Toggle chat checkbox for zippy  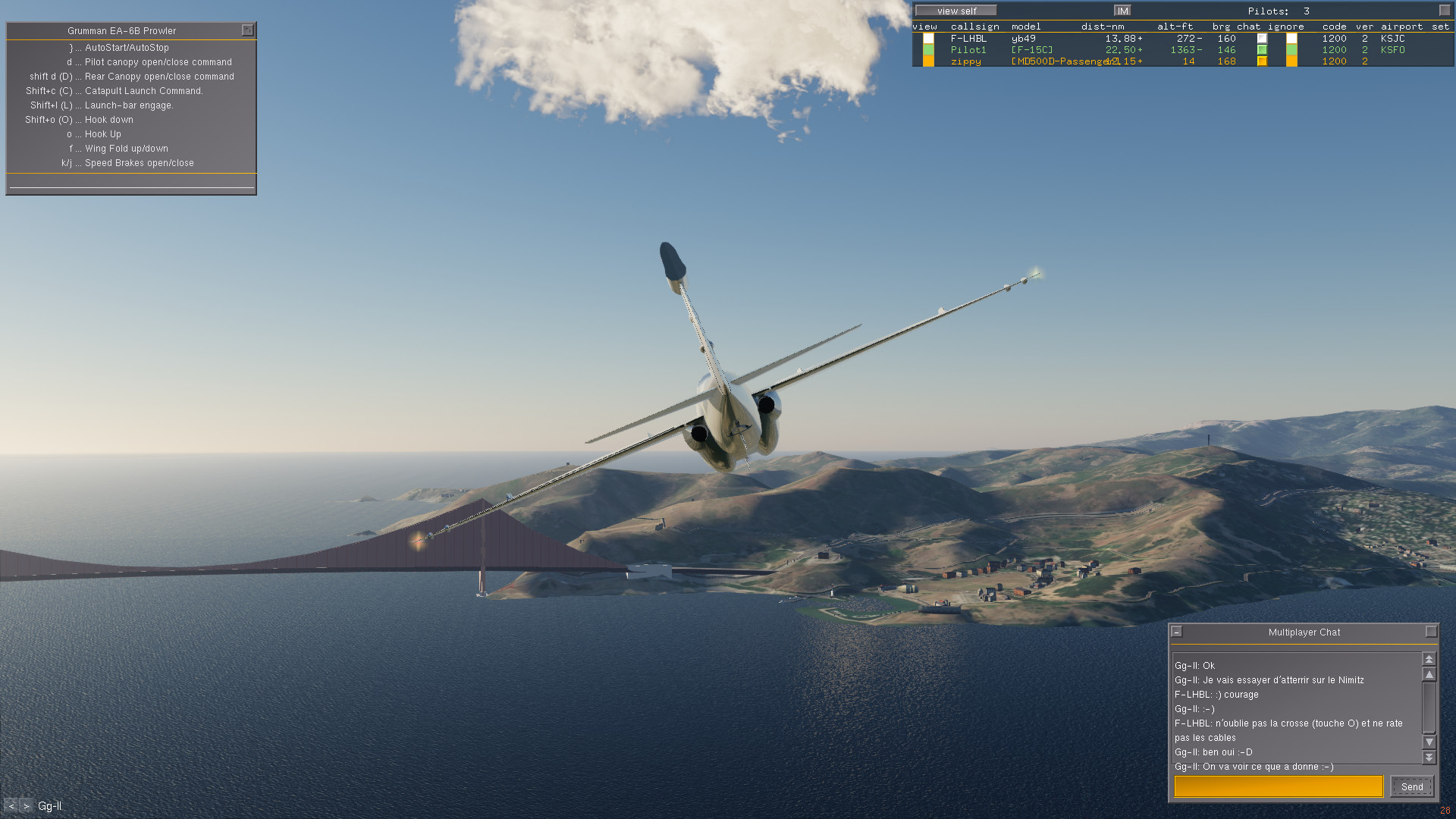pyautogui.click(x=1262, y=61)
